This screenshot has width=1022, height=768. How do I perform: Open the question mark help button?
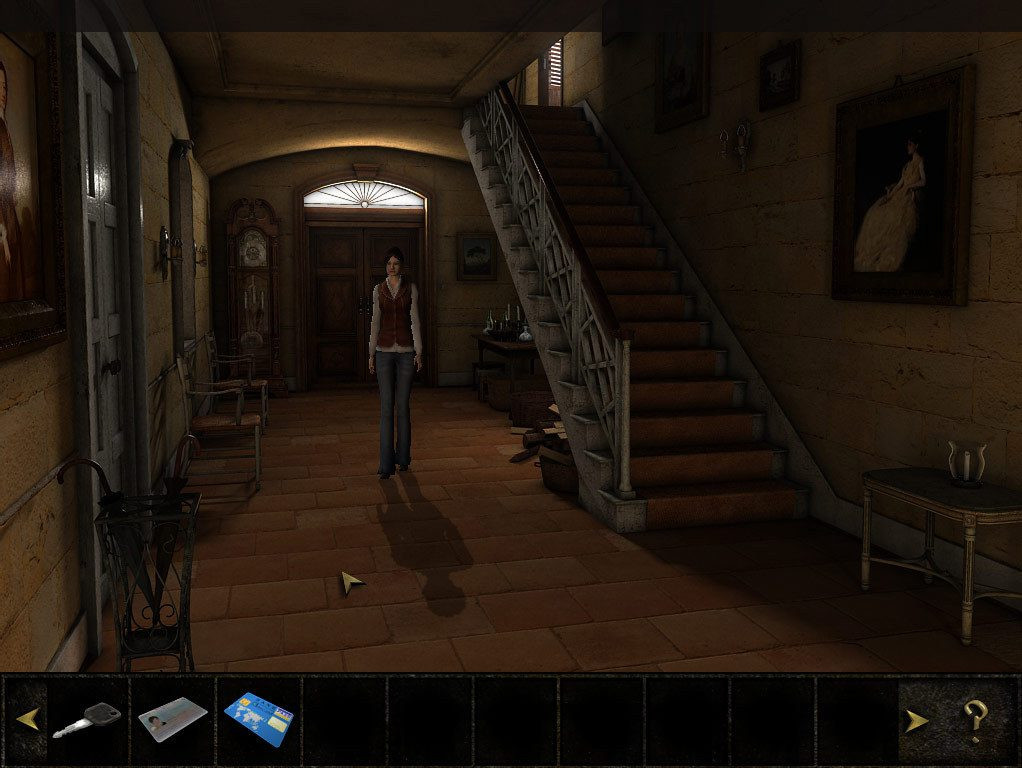(x=975, y=720)
